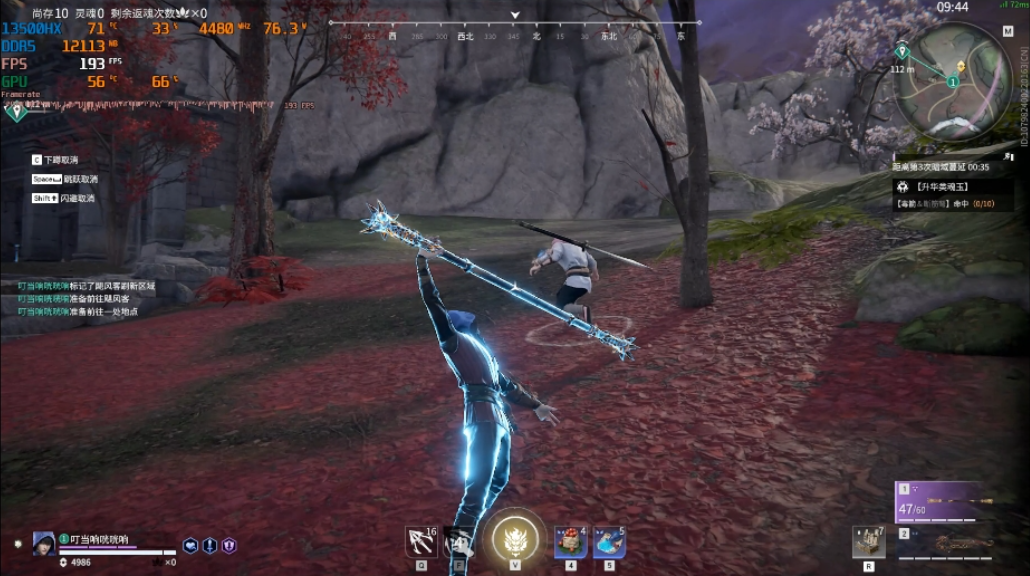
Task: Click the hooded player portrait
Action: coord(44,543)
